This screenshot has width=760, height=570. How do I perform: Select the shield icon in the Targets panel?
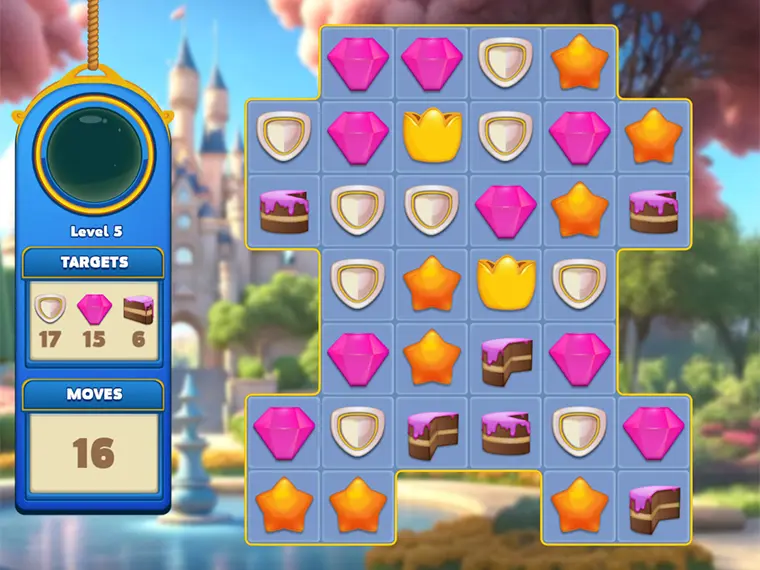tap(49, 309)
